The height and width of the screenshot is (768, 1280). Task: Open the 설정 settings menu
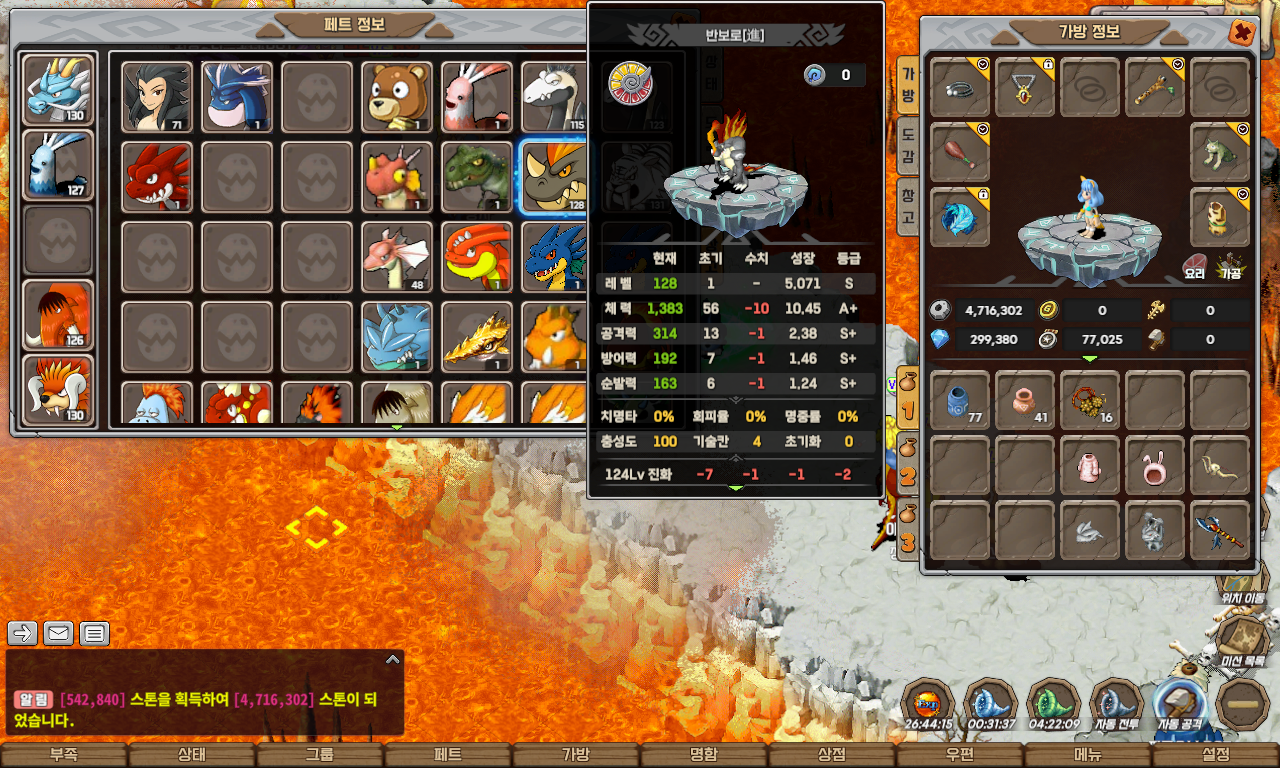pyautogui.click(x=1216, y=755)
